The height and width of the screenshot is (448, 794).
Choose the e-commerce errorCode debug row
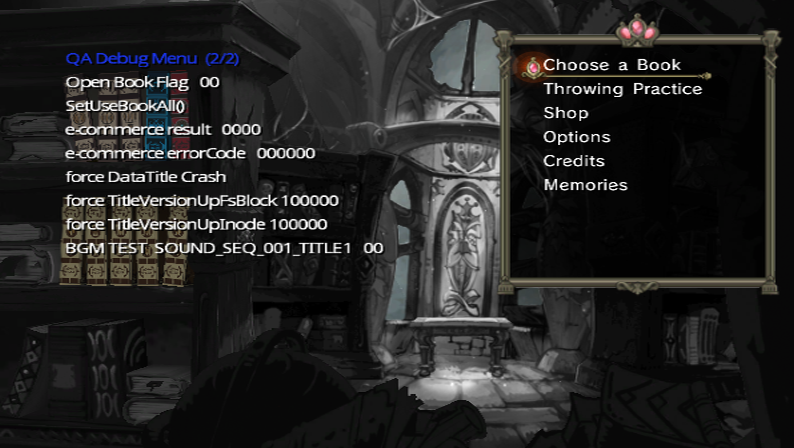click(x=190, y=154)
